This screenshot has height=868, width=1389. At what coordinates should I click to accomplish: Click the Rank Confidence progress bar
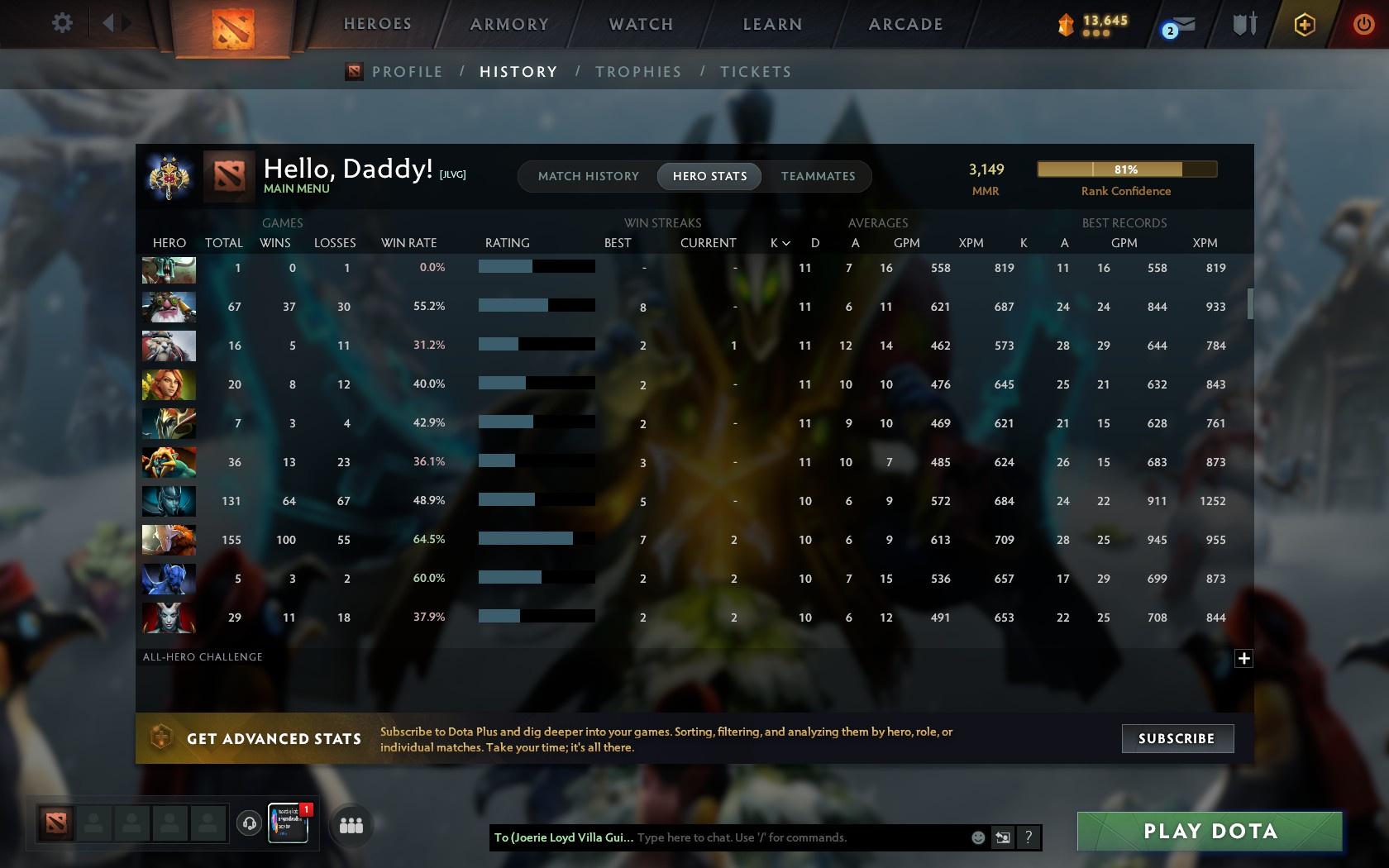click(1126, 169)
